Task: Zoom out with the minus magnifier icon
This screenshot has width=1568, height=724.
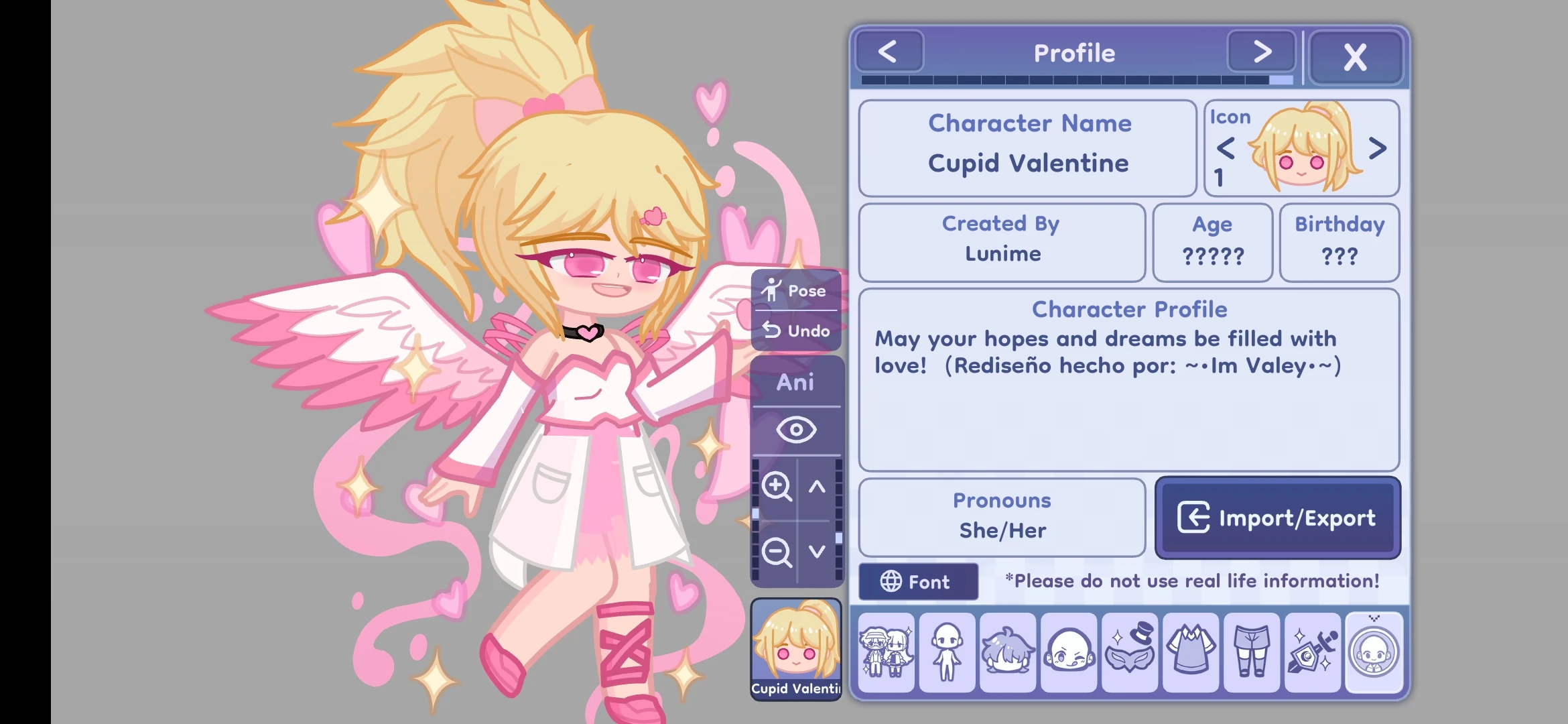Action: point(775,552)
